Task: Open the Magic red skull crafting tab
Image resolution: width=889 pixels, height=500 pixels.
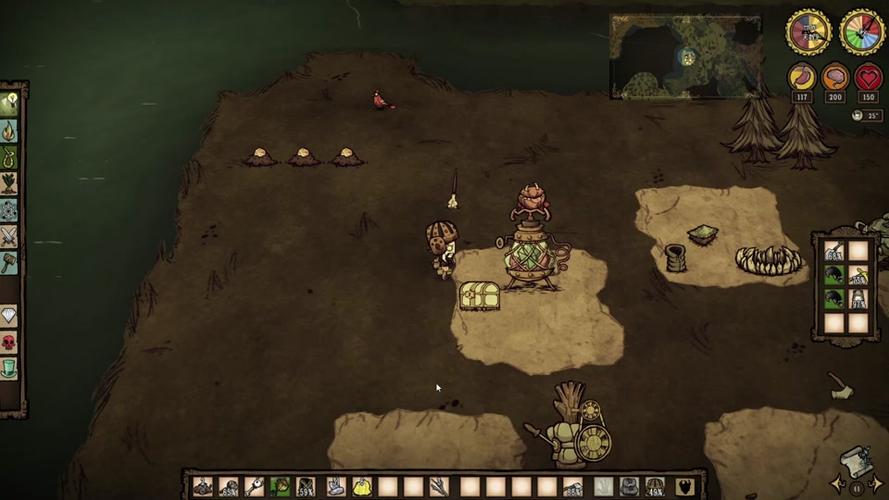Action: click(10, 342)
